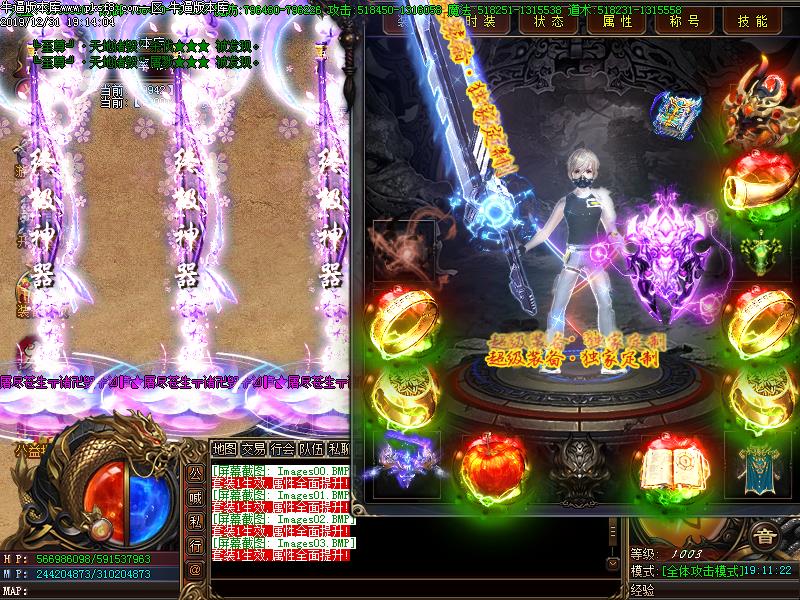The image size is (800, 600).
Task: Select the 称号 (title) tab
Action: coord(683,21)
